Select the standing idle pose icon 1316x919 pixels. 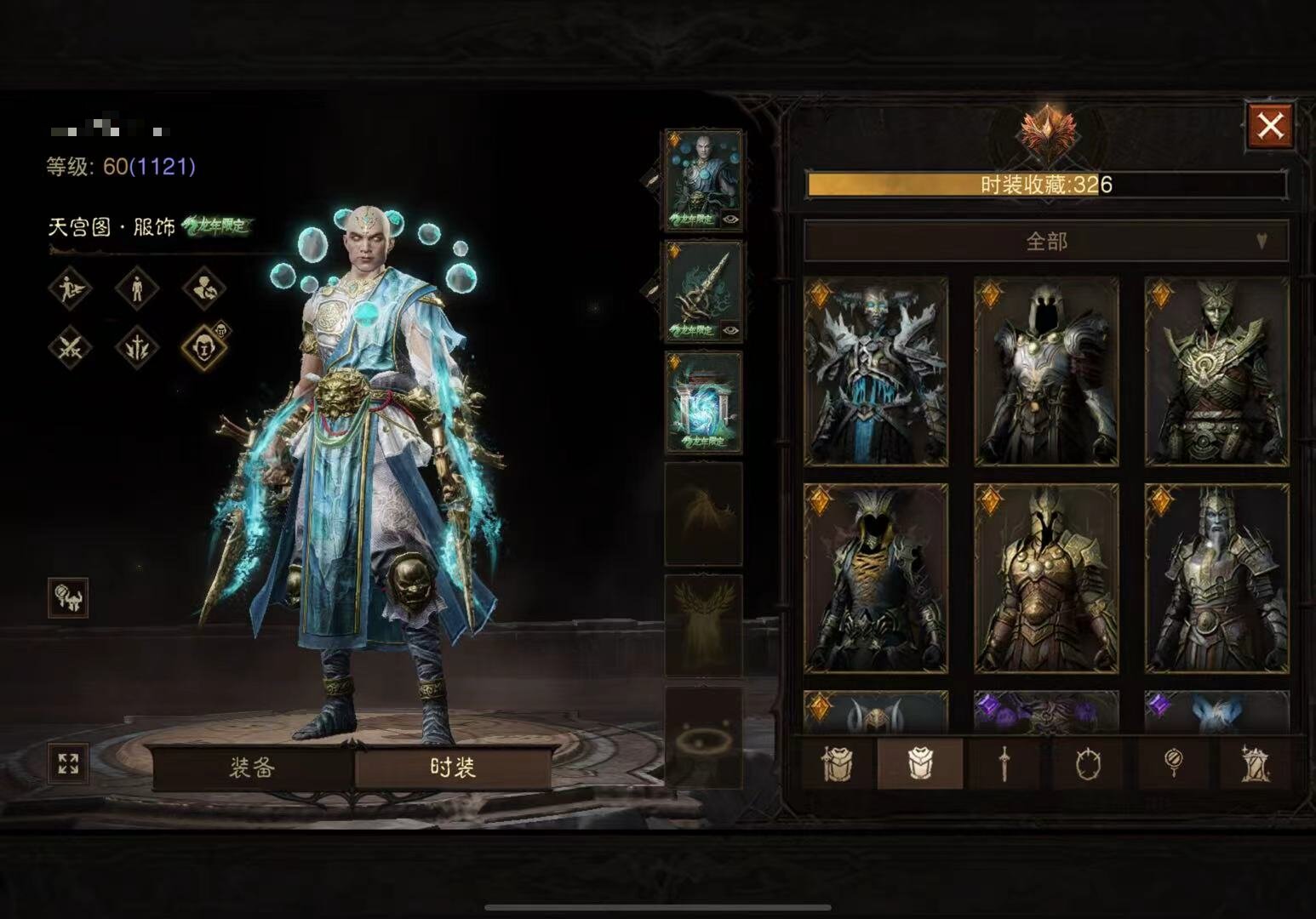[x=137, y=288]
